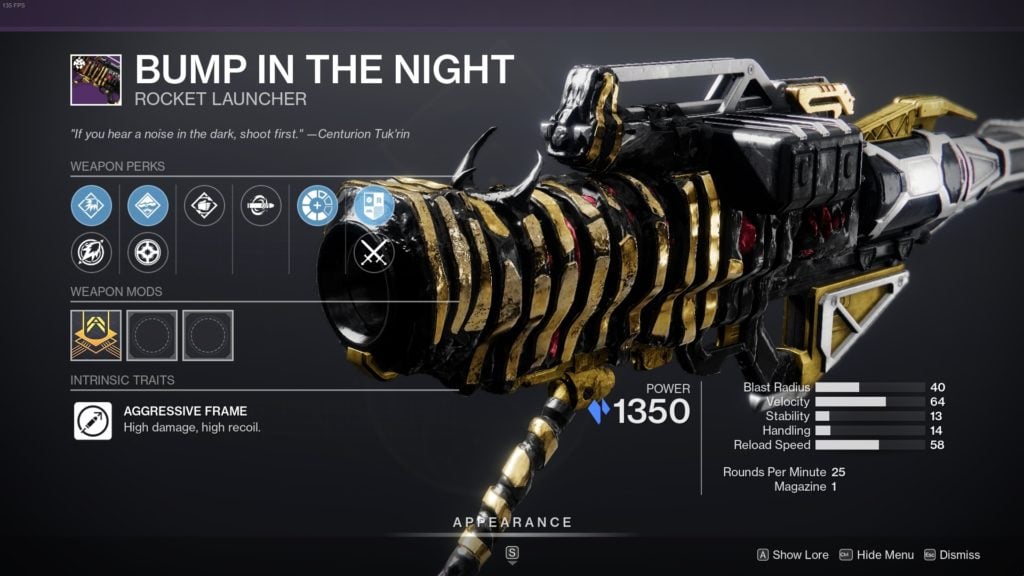
Task: Choose the crosshair target magazine perk
Action: (148, 253)
